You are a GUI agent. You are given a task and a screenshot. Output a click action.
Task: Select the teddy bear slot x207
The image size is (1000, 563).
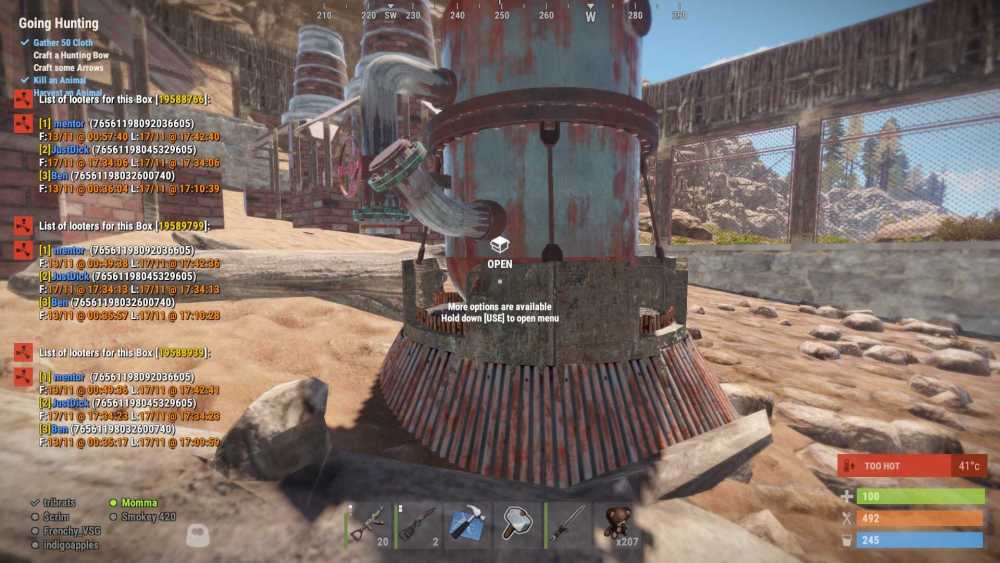[x=616, y=525]
